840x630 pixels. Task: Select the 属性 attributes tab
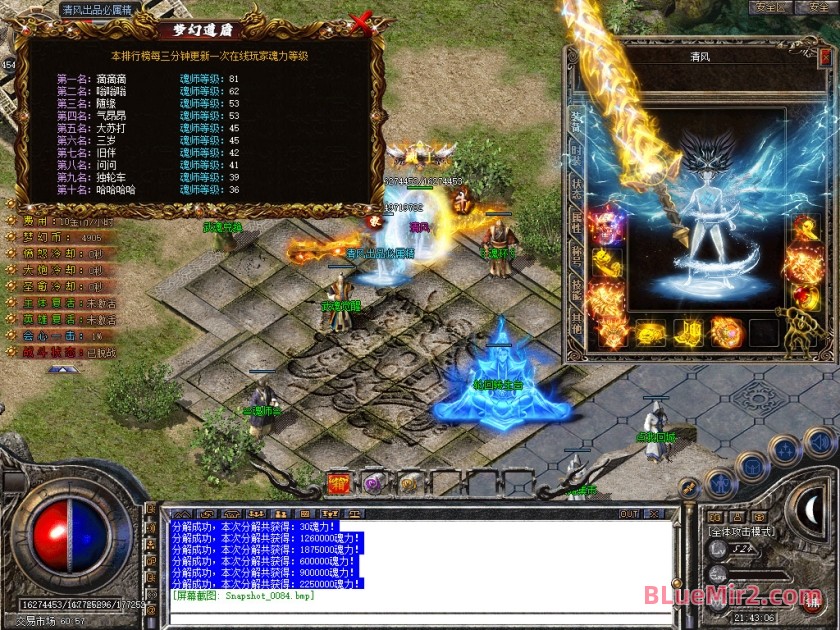[576, 221]
